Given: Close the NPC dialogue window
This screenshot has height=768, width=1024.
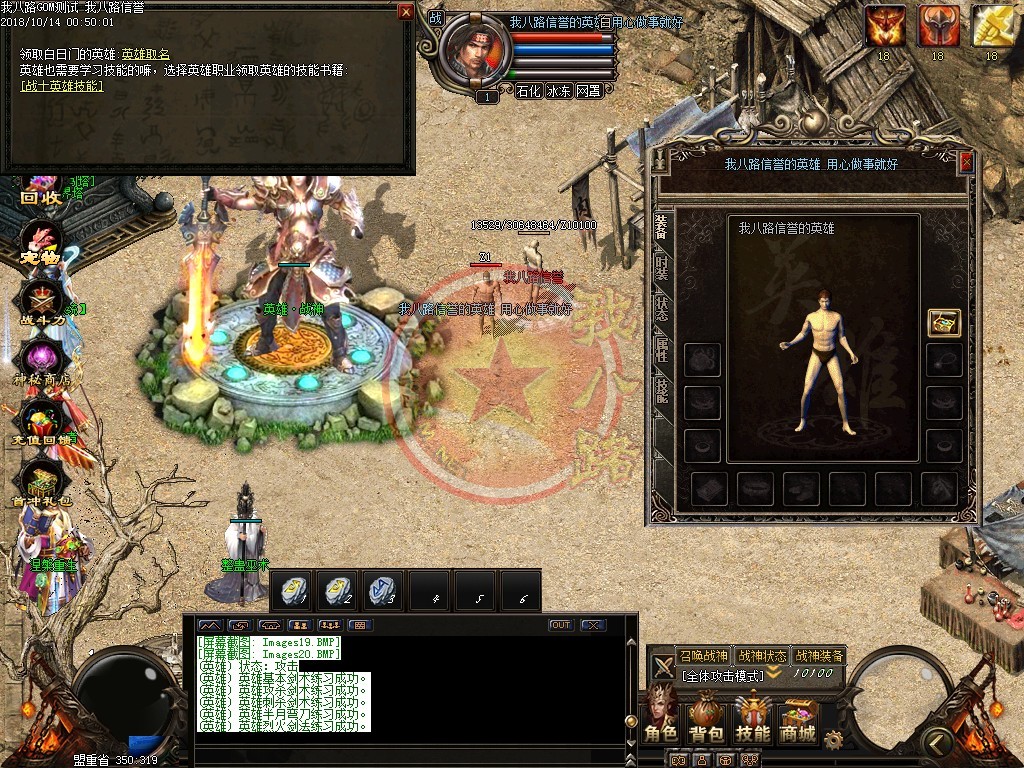Looking at the screenshot, I should click(405, 12).
